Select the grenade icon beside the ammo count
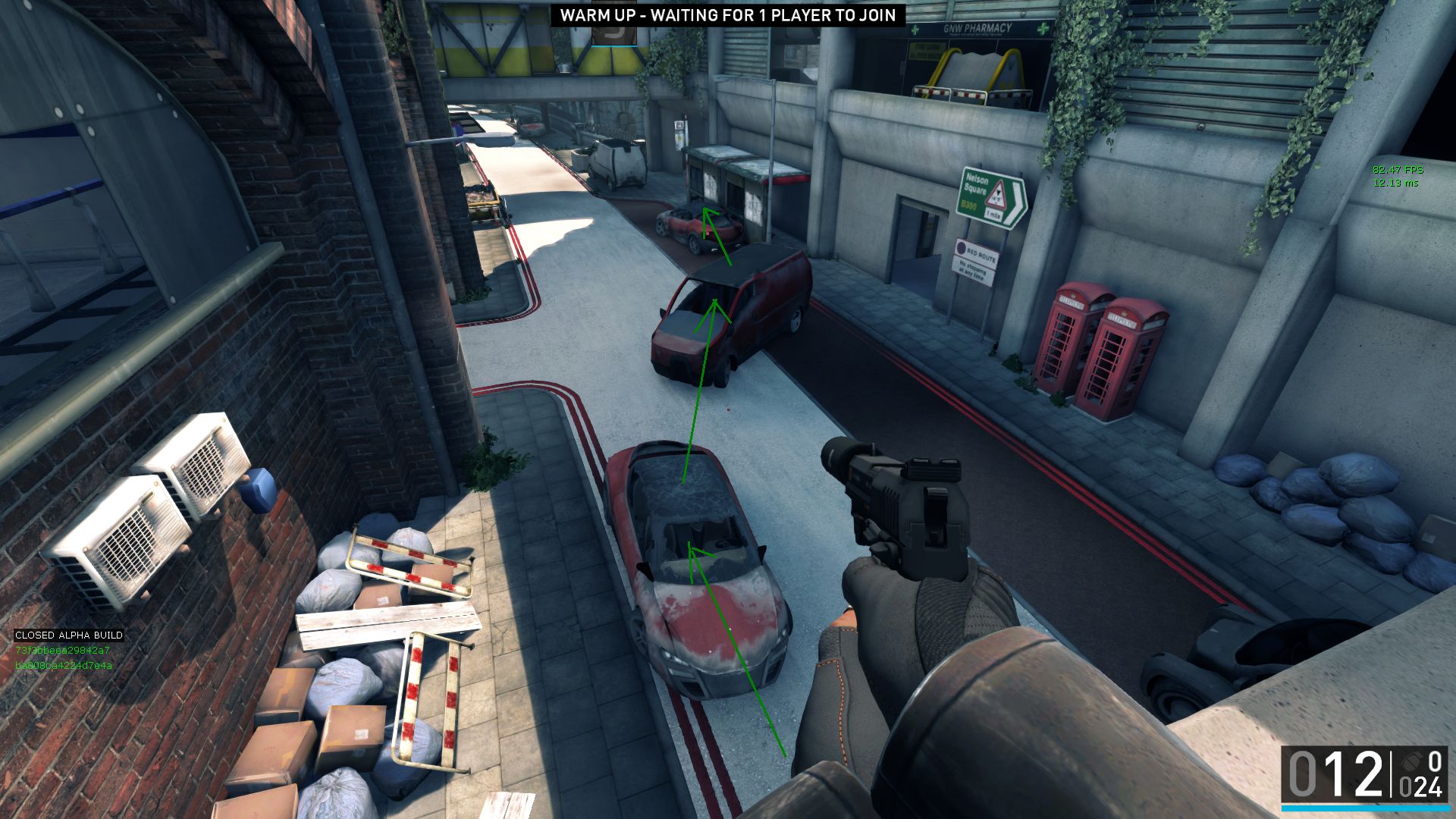Viewport: 1456px width, 819px height. coord(1410,761)
